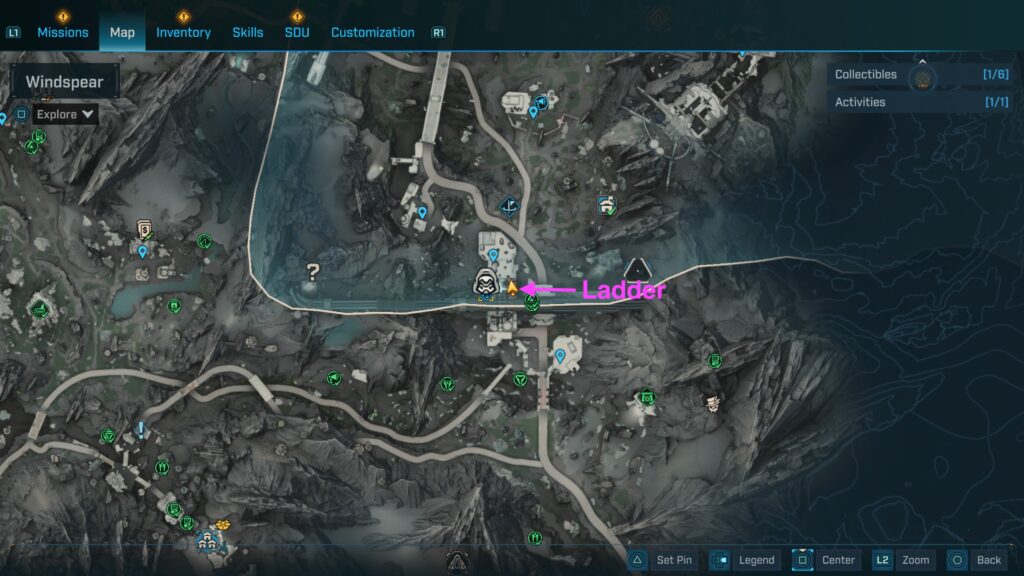Select the hooded player marker on the map
Viewport: 1024px width, 576px height.
[485, 284]
